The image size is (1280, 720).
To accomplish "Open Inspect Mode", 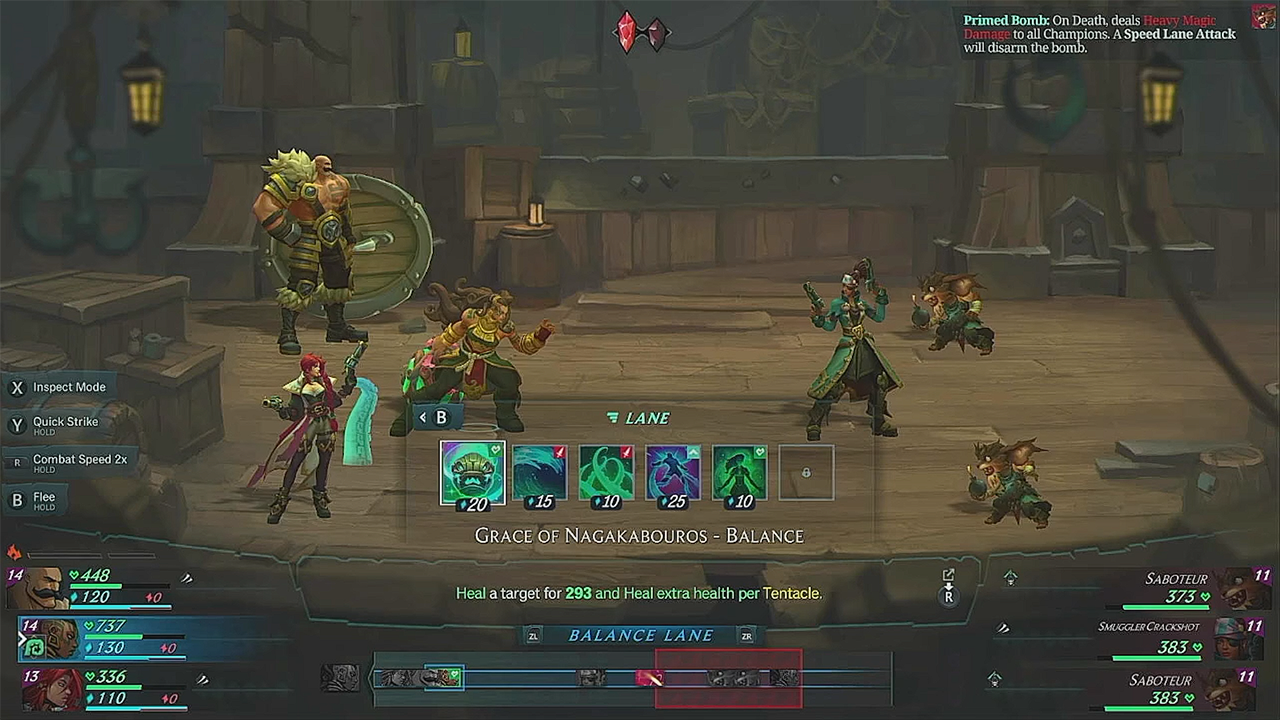I will [x=68, y=387].
